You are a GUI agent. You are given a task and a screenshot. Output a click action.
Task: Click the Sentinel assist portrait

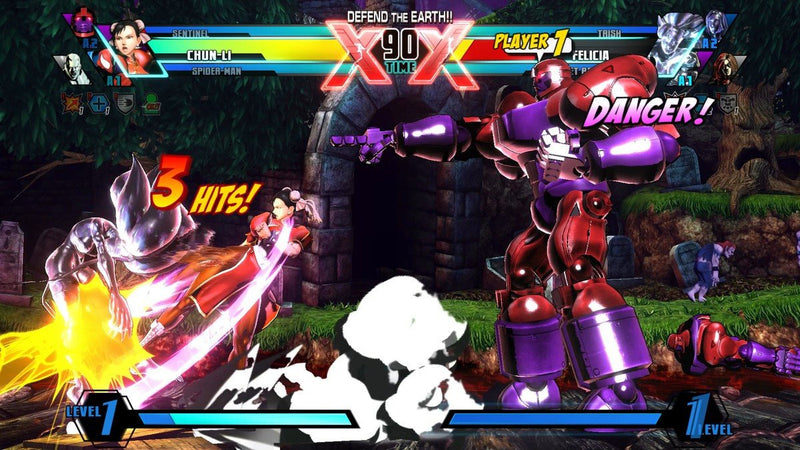(82, 22)
